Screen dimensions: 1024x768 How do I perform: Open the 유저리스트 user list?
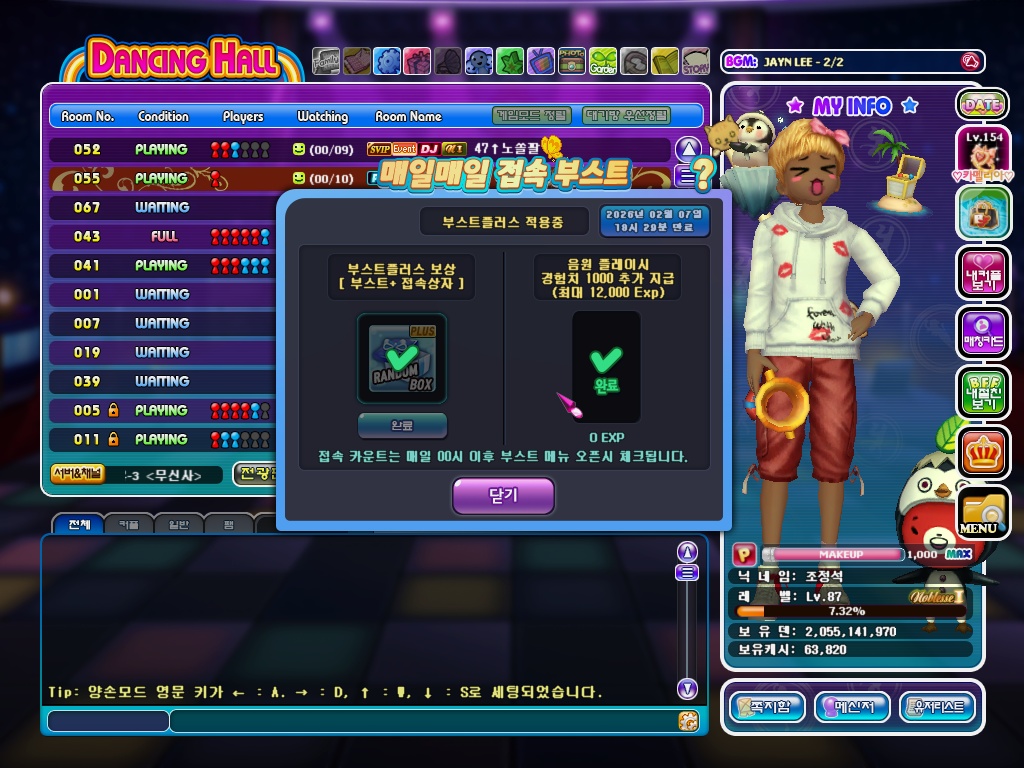click(937, 707)
